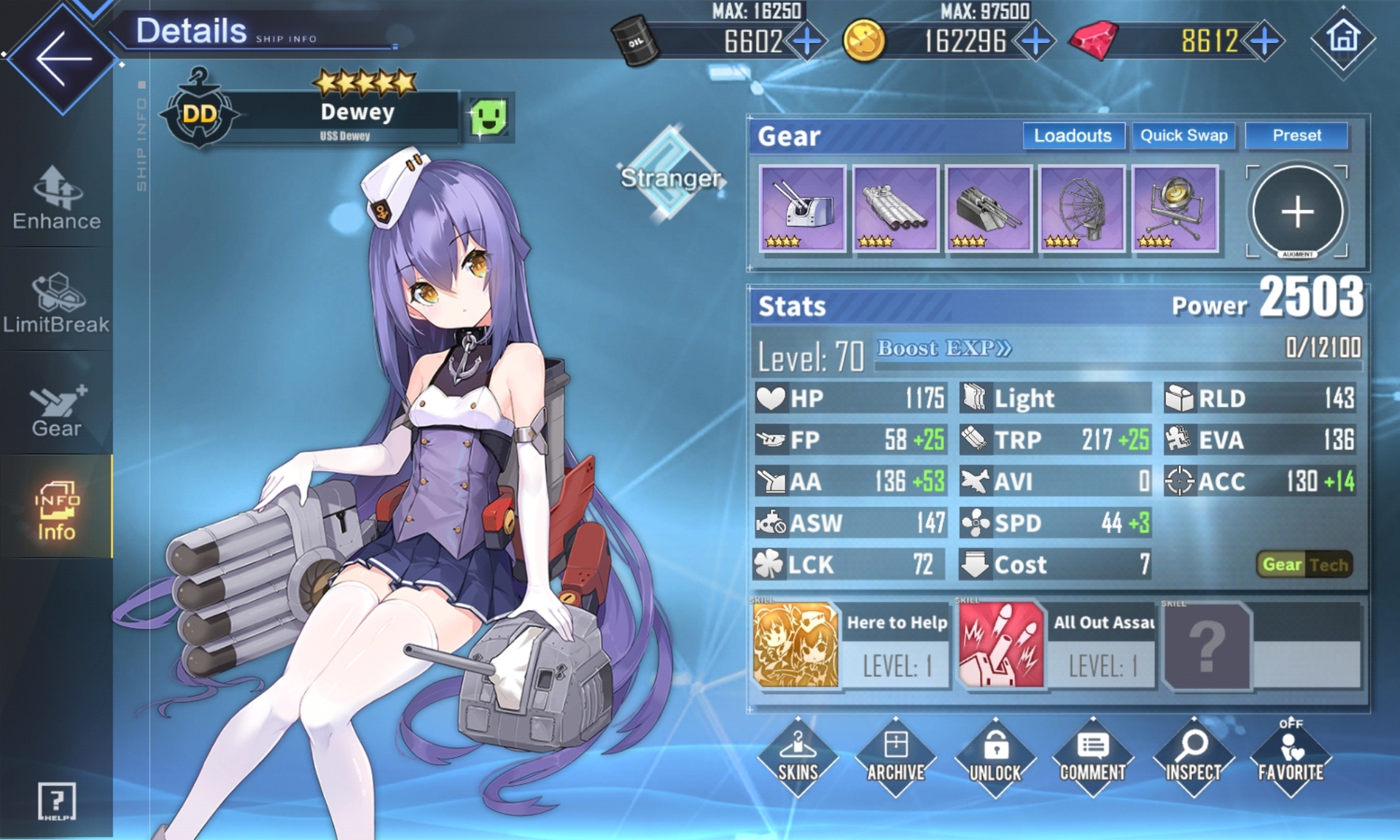Select the Info tab

click(x=56, y=510)
